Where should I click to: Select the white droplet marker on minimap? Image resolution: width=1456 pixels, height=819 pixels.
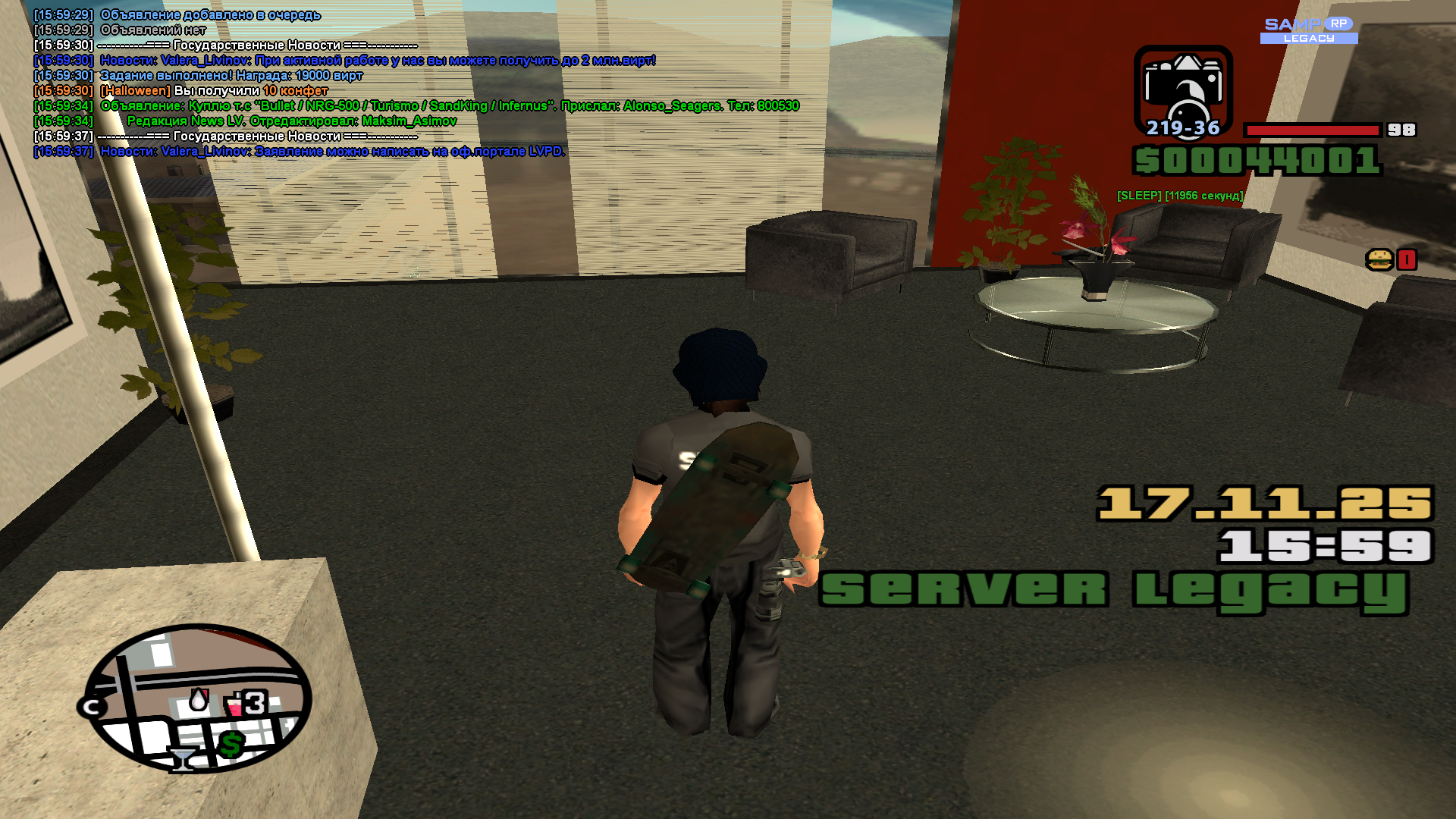pos(199,700)
